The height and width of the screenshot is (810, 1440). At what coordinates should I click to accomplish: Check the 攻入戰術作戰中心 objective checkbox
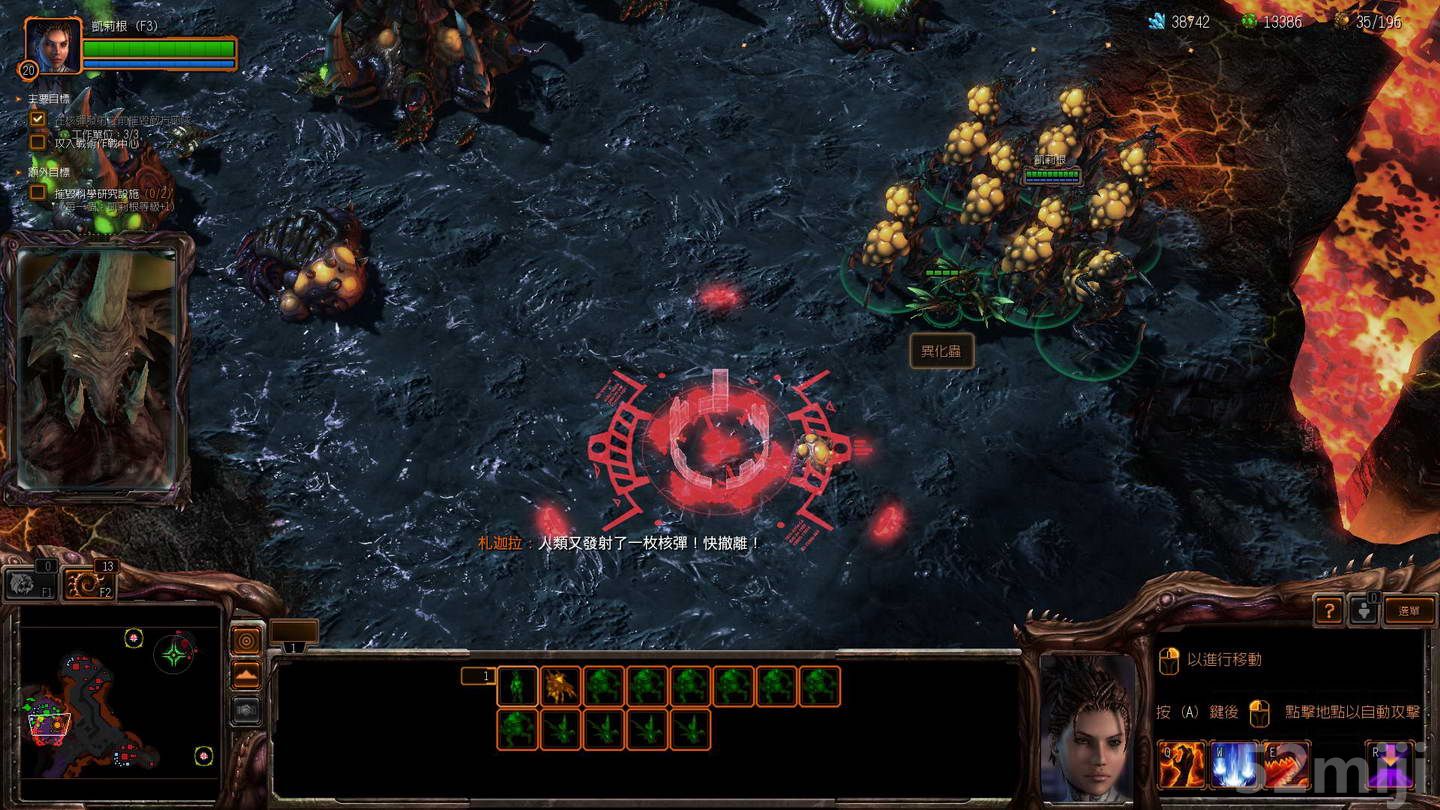click(x=38, y=140)
